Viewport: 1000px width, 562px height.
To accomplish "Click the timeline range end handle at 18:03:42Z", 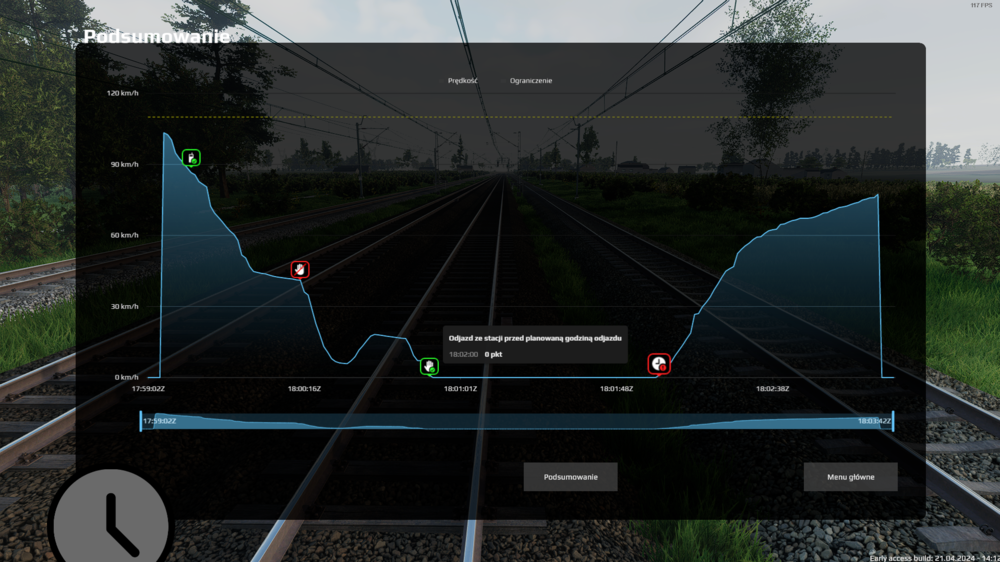I will [x=892, y=422].
